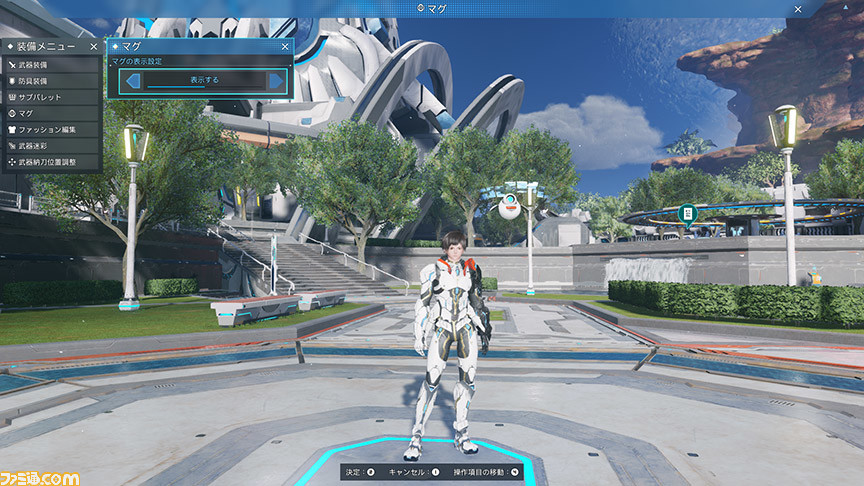864x486 pixels.
Task: Open the サブパレット subpalette entry
Action: [50, 97]
